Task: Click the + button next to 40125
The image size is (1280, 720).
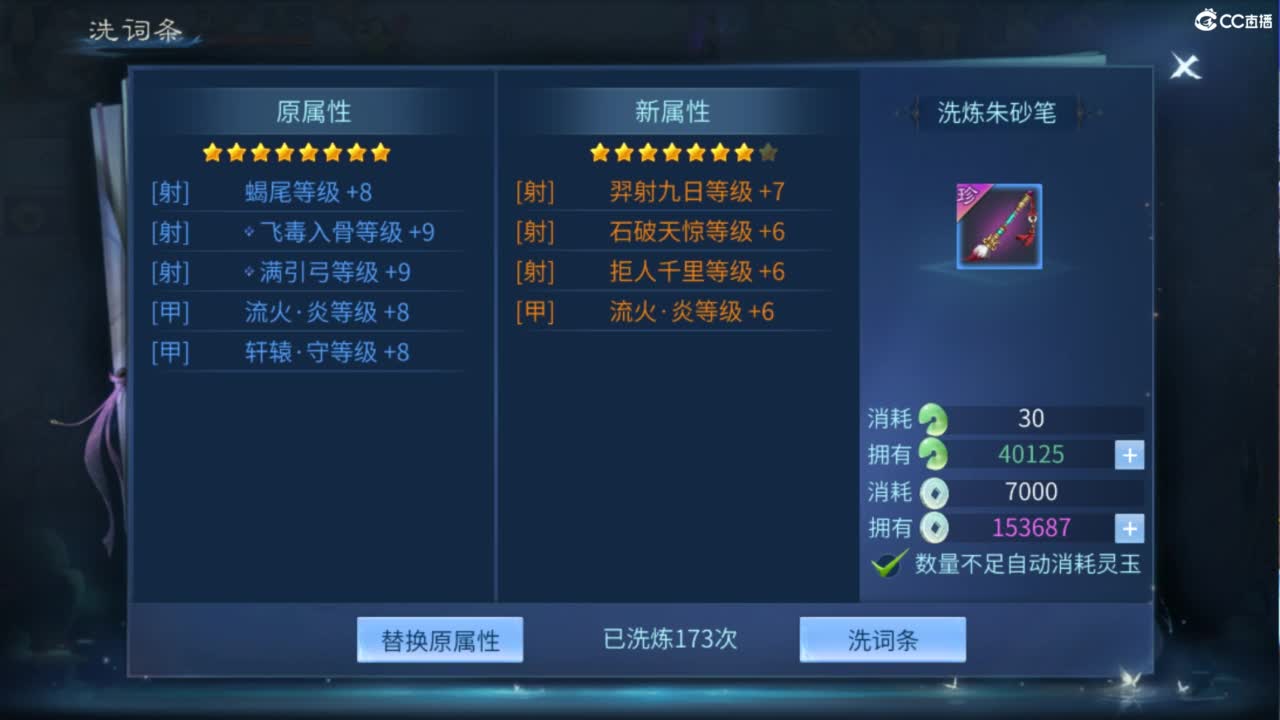Action: [1128, 455]
